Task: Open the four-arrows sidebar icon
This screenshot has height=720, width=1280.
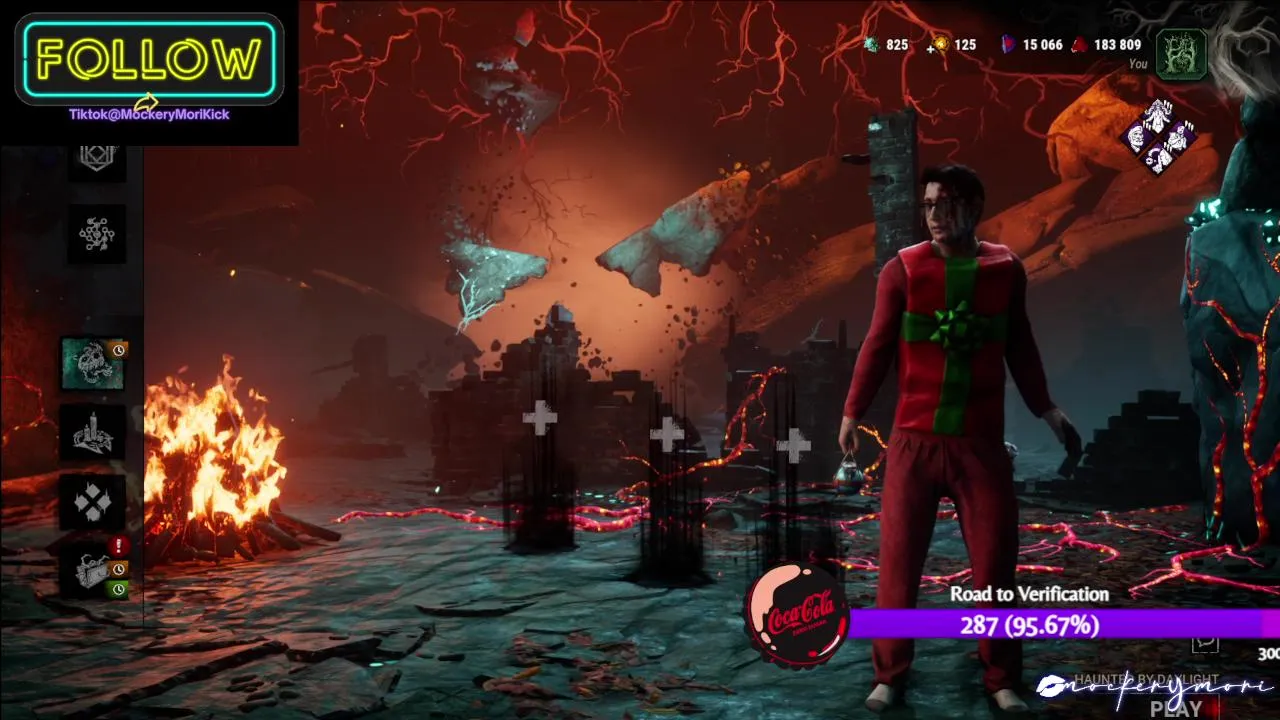Action: tap(93, 502)
